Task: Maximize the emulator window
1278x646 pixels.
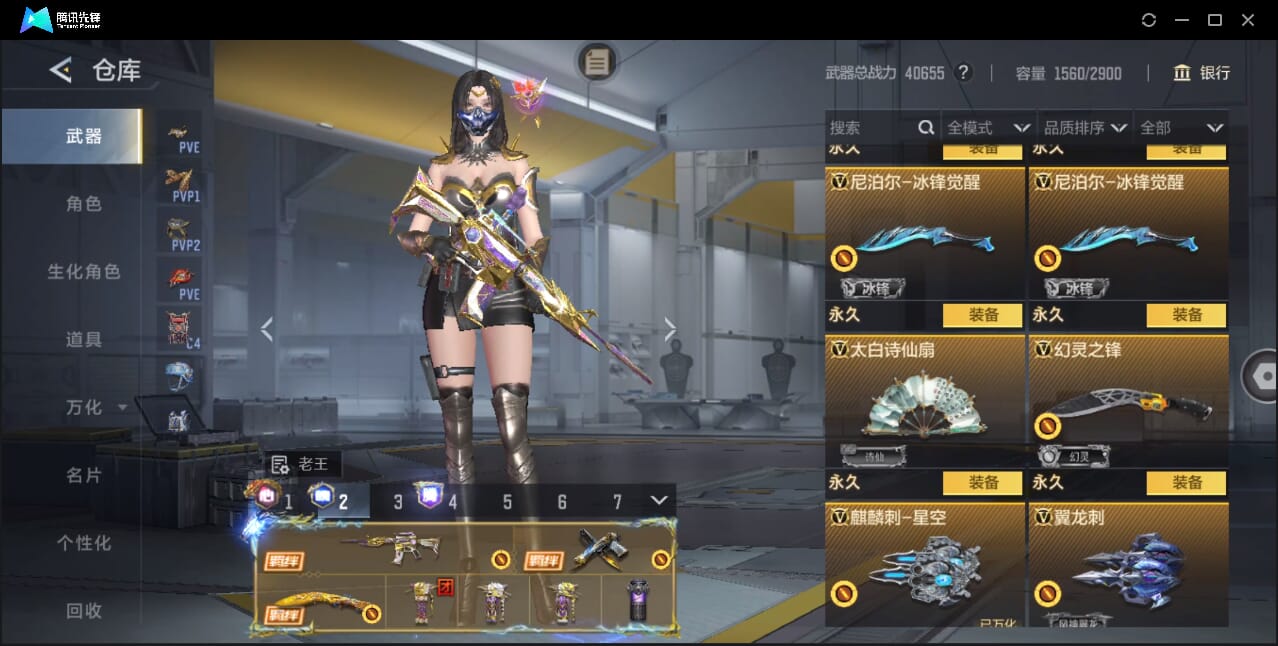Action: (x=1215, y=20)
